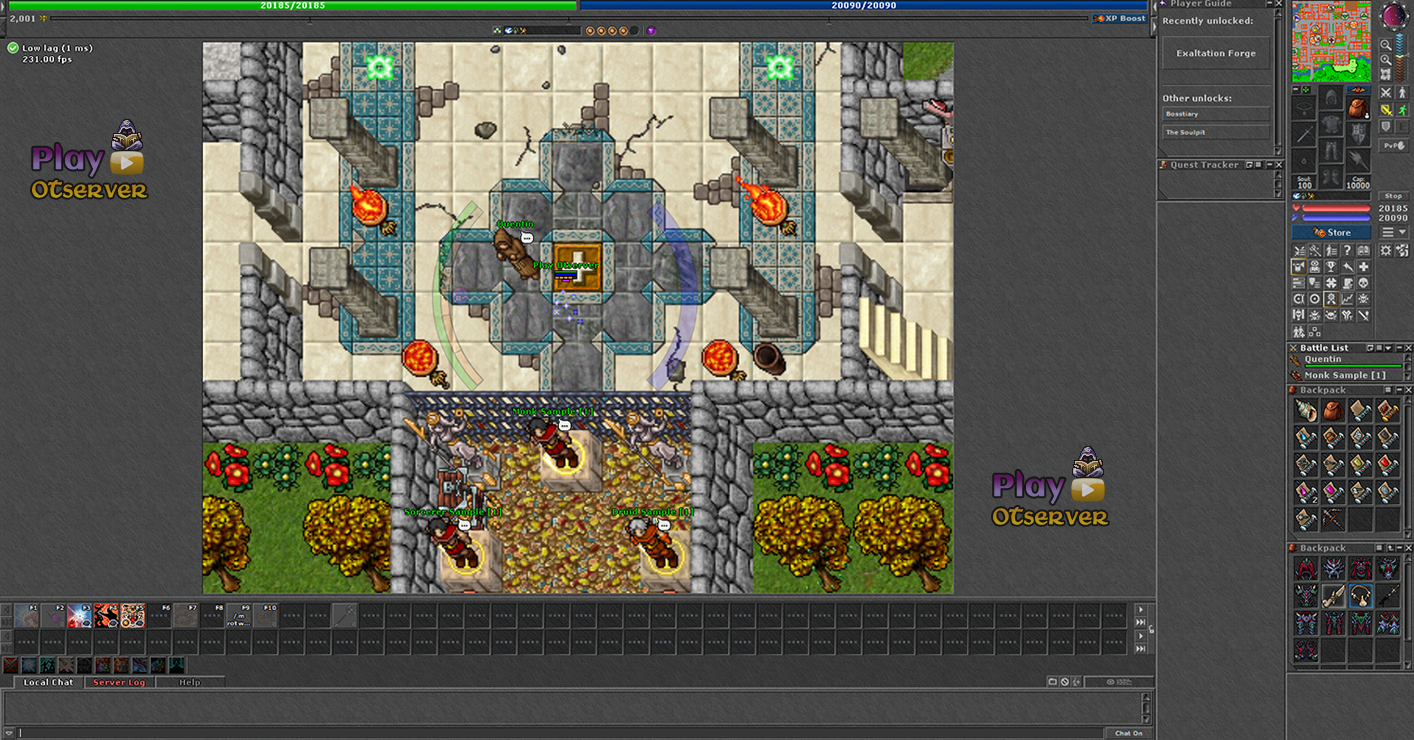Open the Store

pyautogui.click(x=1331, y=232)
